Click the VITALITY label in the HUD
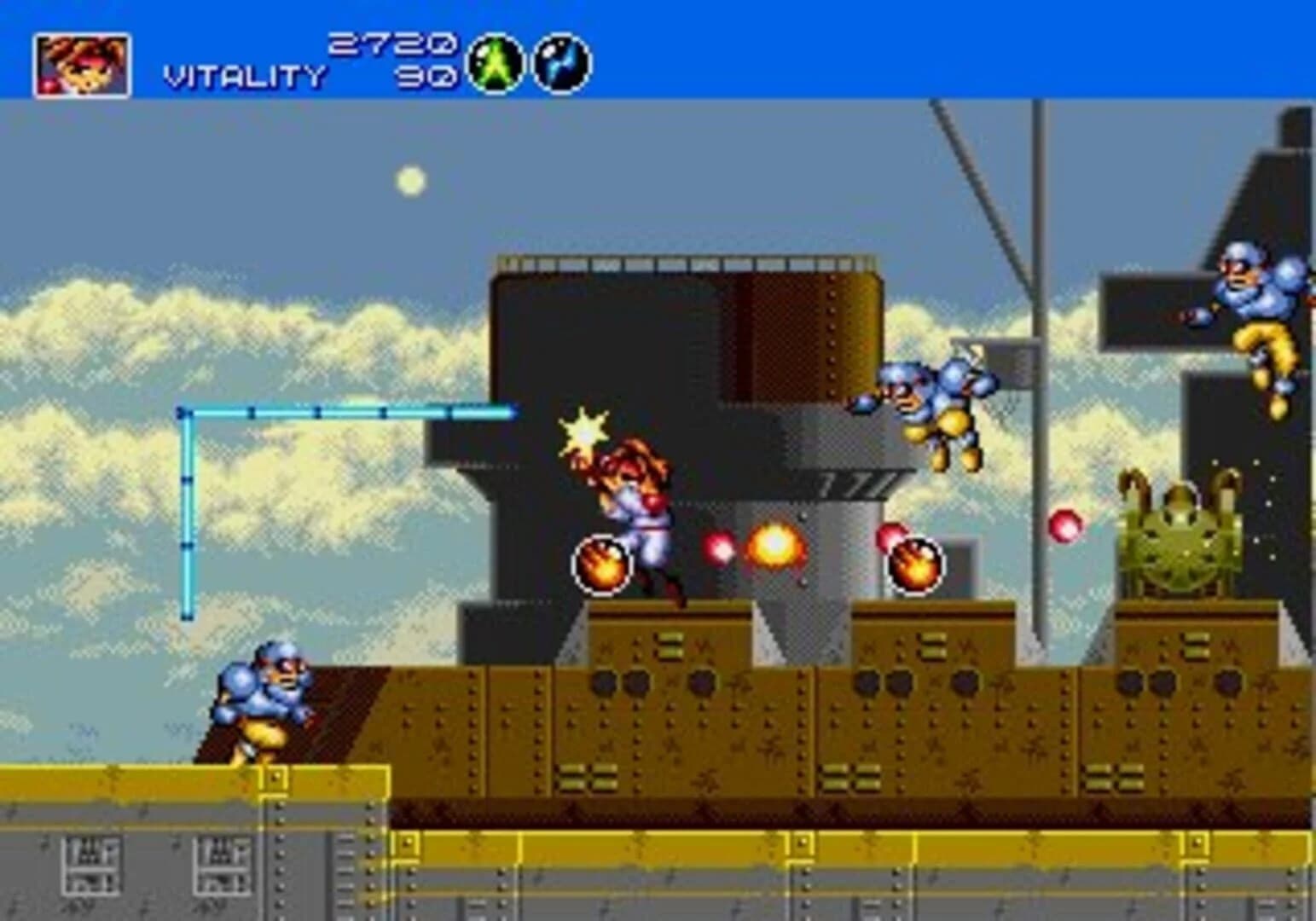The height and width of the screenshot is (921, 1316). click(x=243, y=75)
